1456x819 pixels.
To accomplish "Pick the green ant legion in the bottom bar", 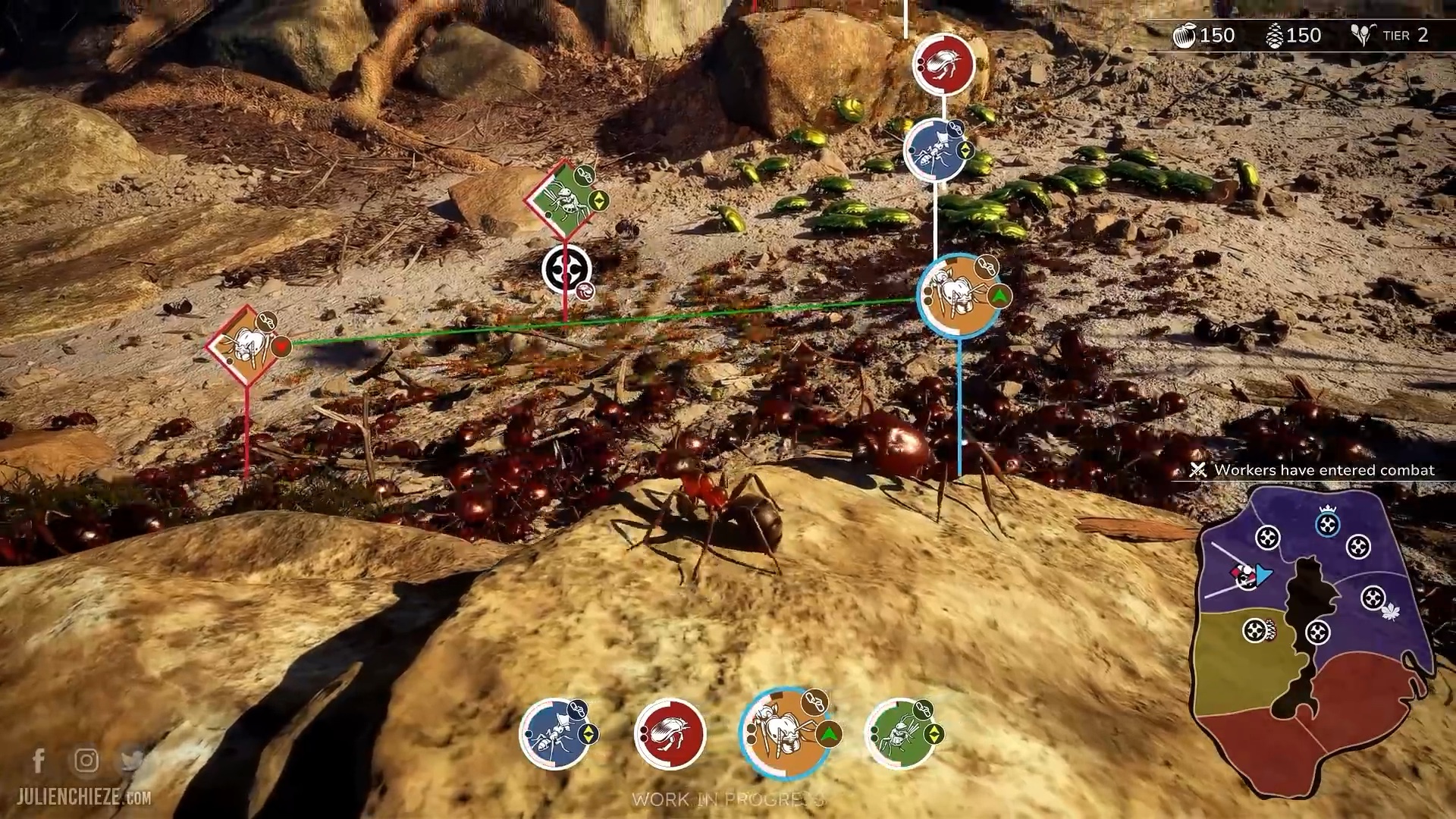I will [x=900, y=733].
